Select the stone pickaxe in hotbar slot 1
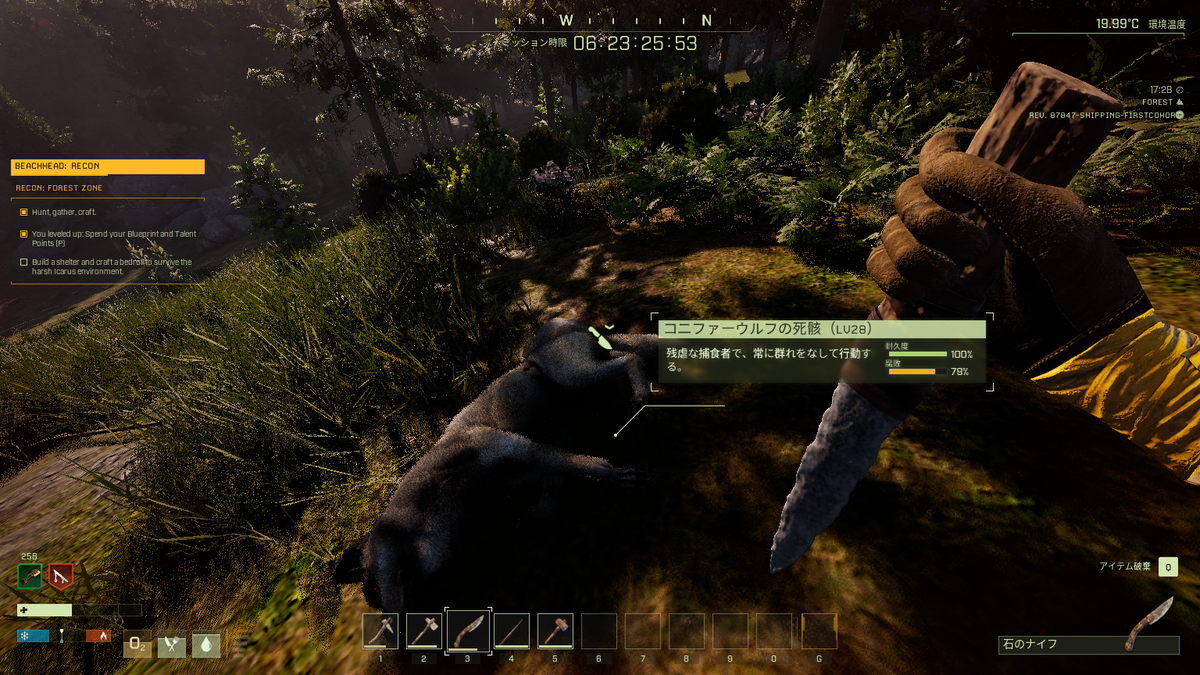 coord(380,631)
